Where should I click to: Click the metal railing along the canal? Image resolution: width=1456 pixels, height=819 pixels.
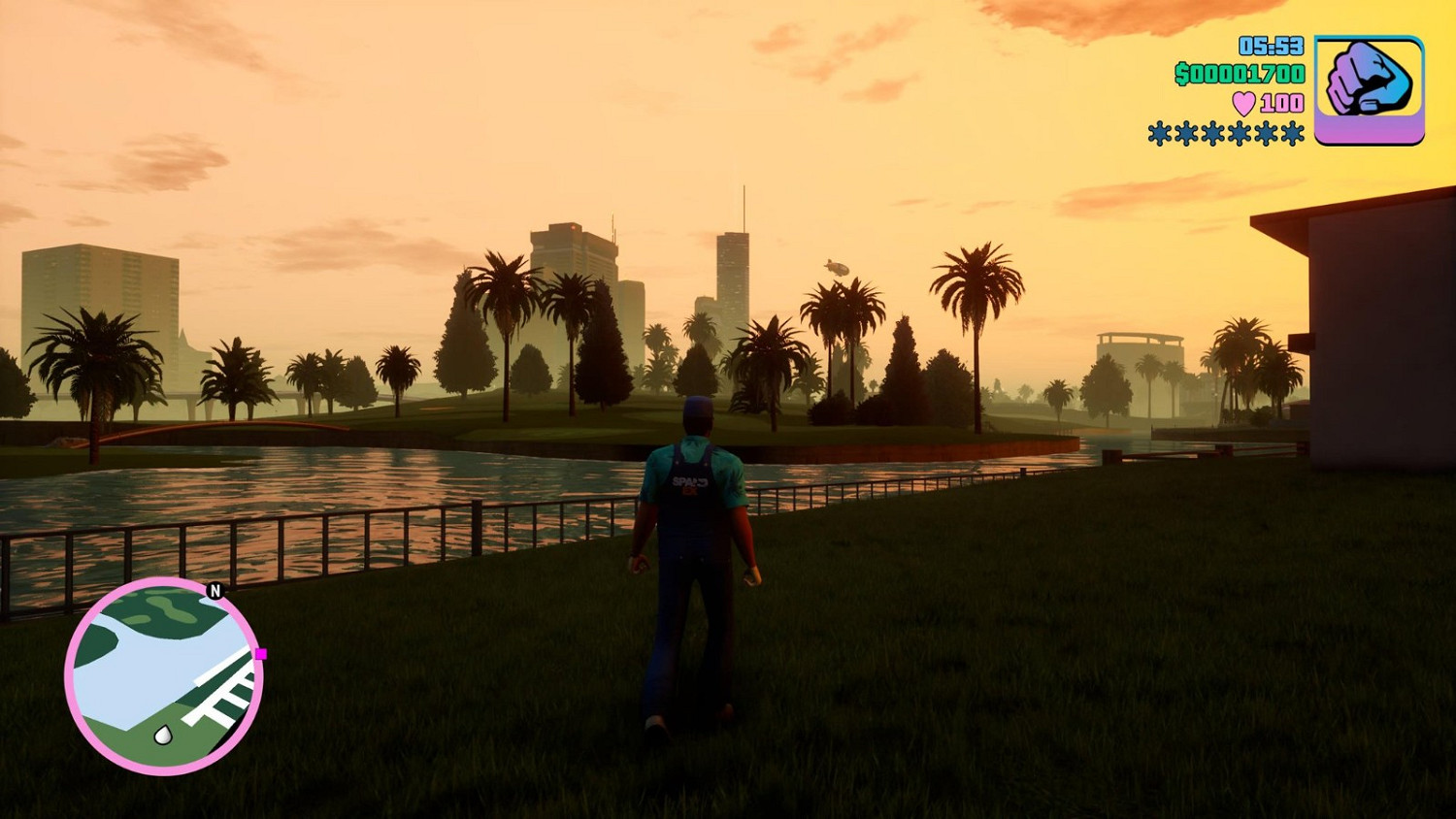coord(476,529)
